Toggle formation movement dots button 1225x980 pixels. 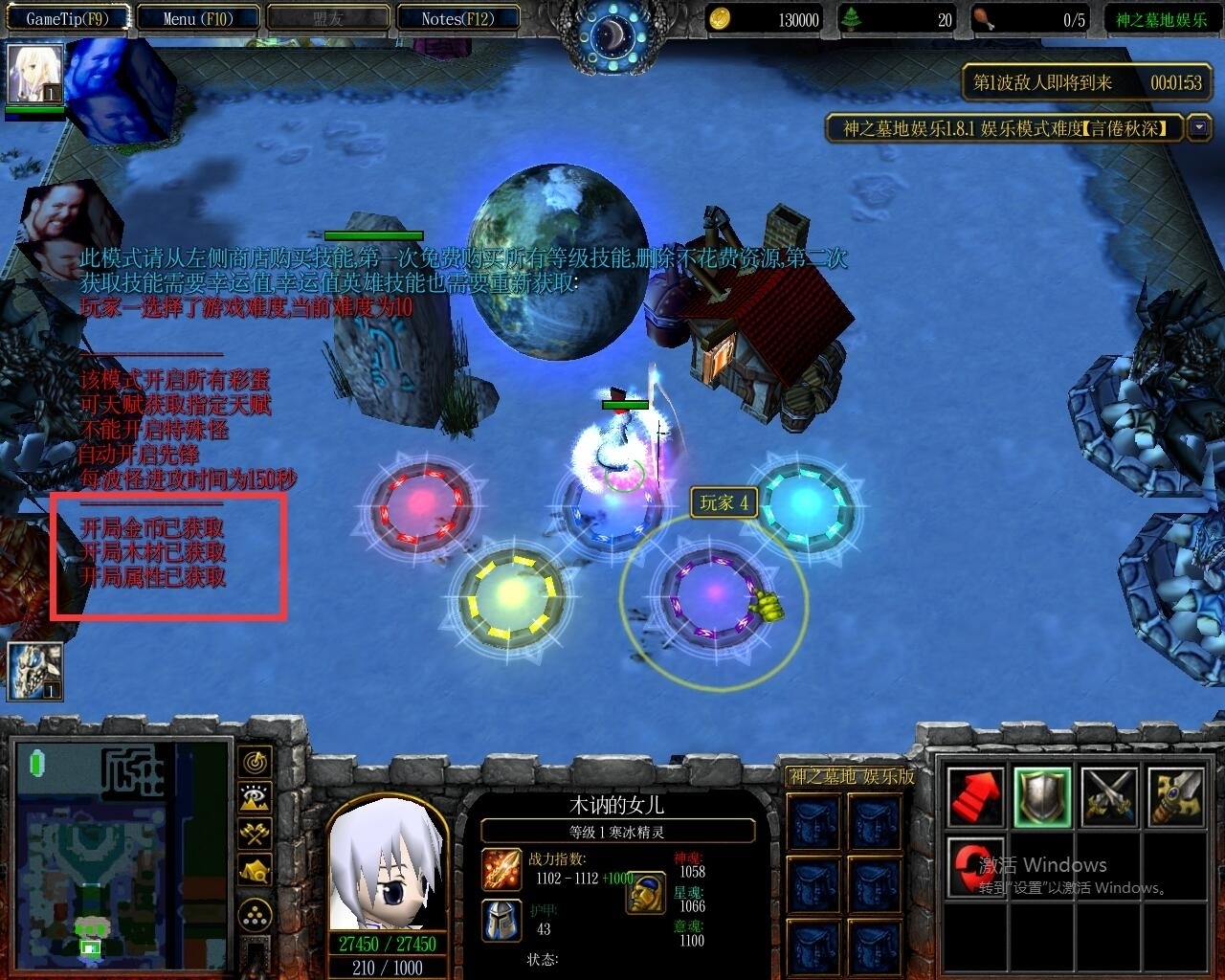click(x=255, y=916)
